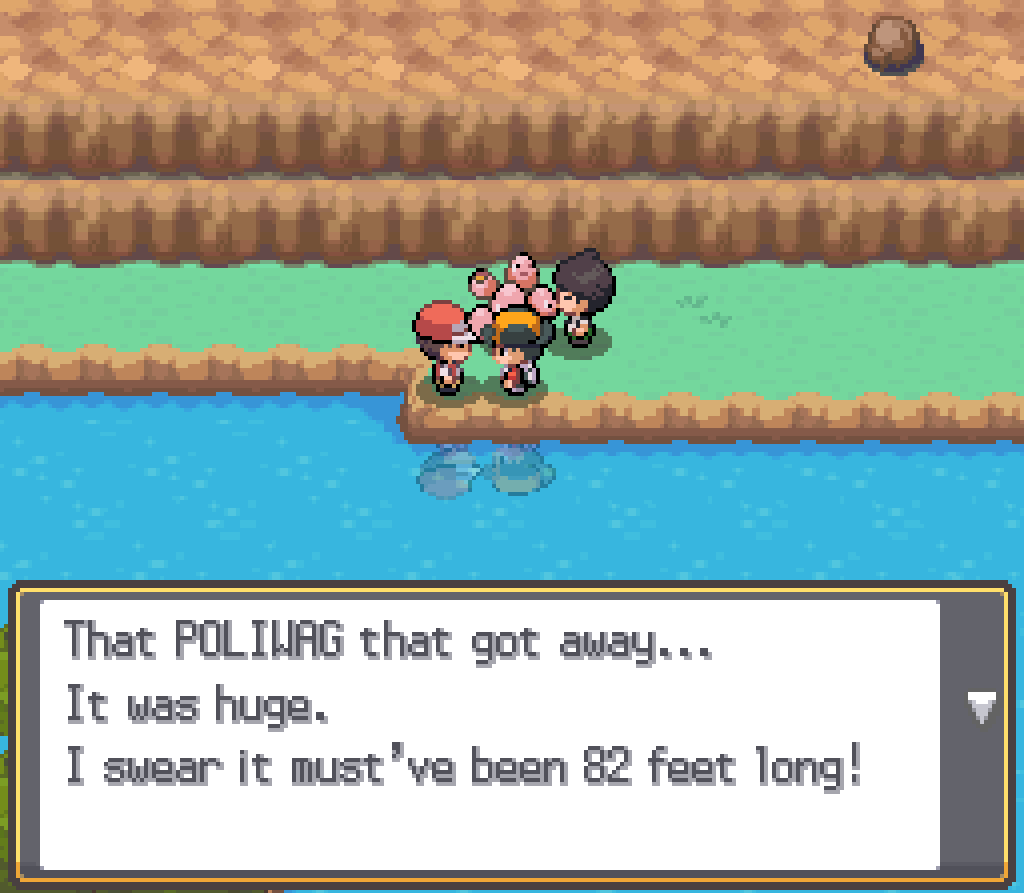Screen dimensions: 1024x893
Task: Click the dialogue advance arrow
Action: [x=980, y=709]
